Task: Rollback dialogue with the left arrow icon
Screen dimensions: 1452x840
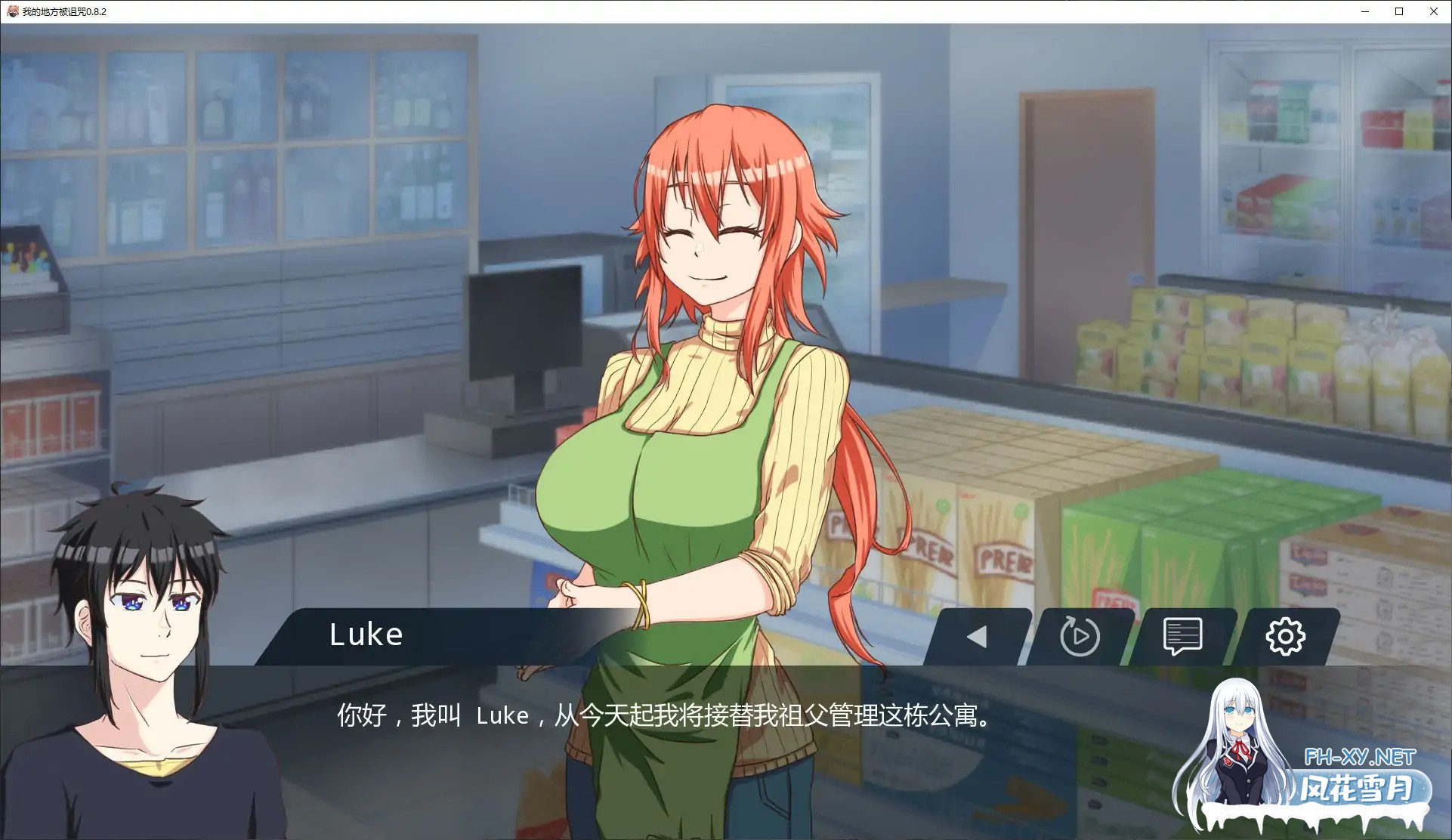Action: [x=977, y=635]
